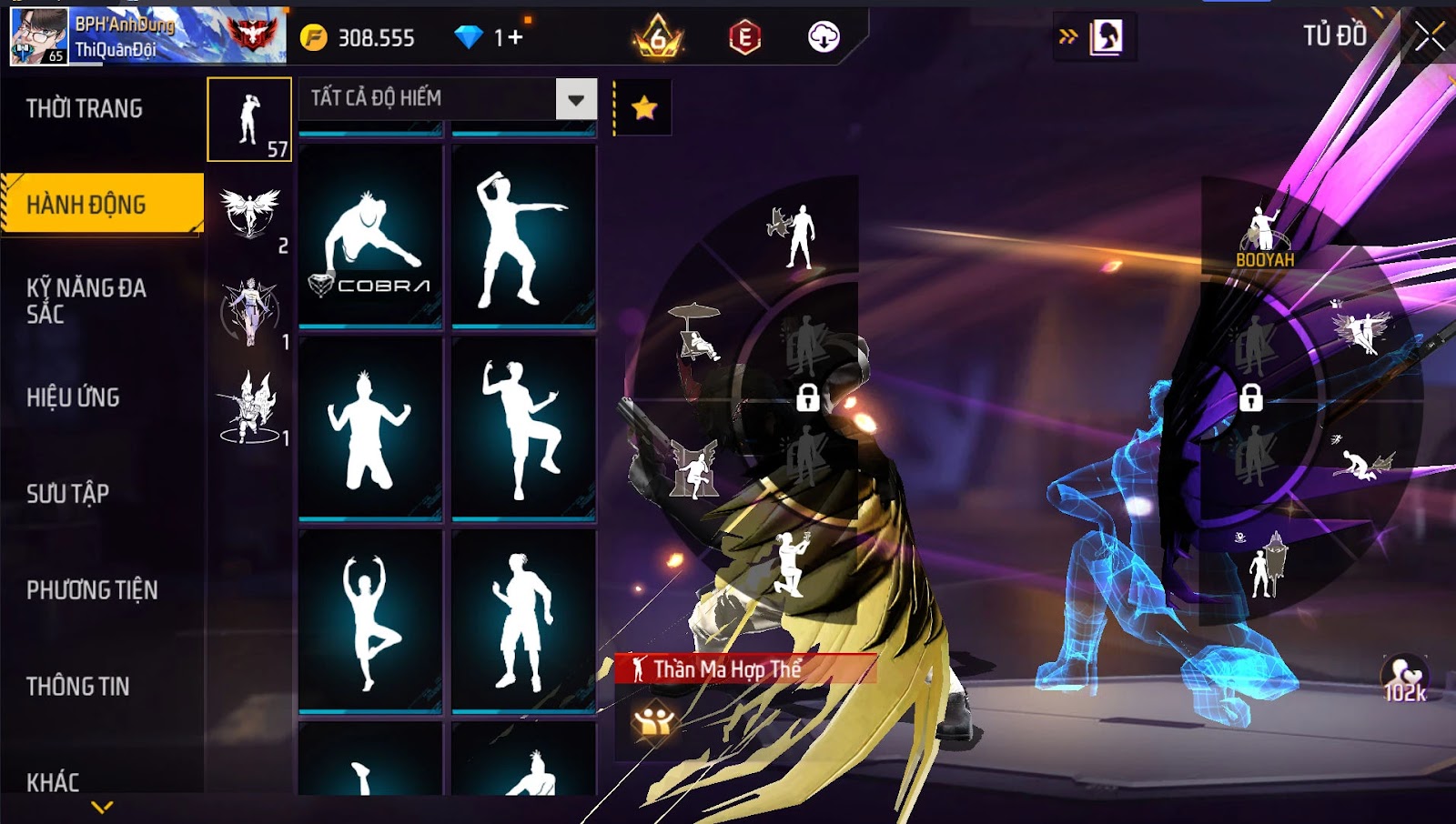Viewport: 1456px width, 824px height.
Task: Toggle the star favorites filter
Action: click(644, 108)
